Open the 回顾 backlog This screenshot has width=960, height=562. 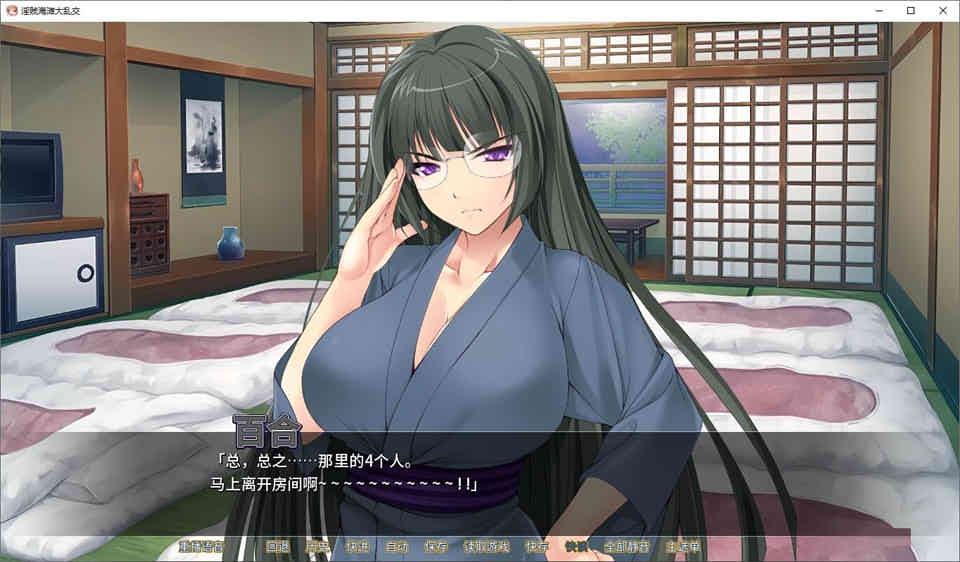click(278, 547)
